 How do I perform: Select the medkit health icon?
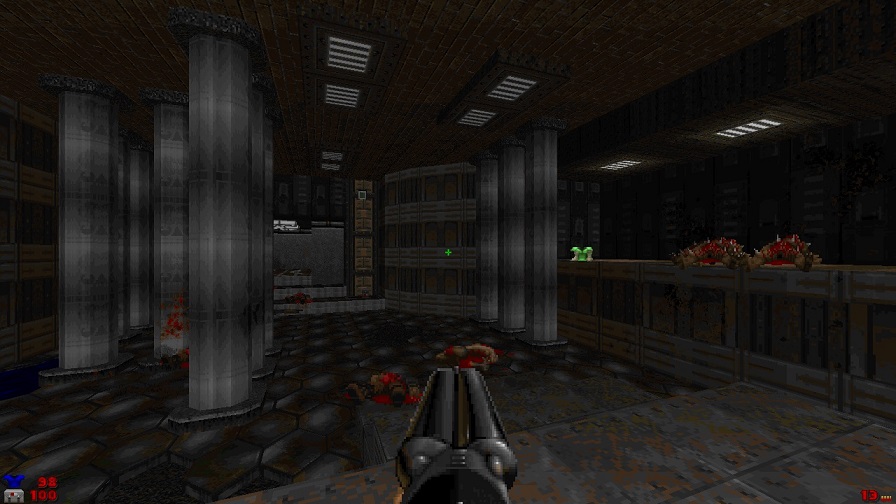pyautogui.click(x=14, y=496)
